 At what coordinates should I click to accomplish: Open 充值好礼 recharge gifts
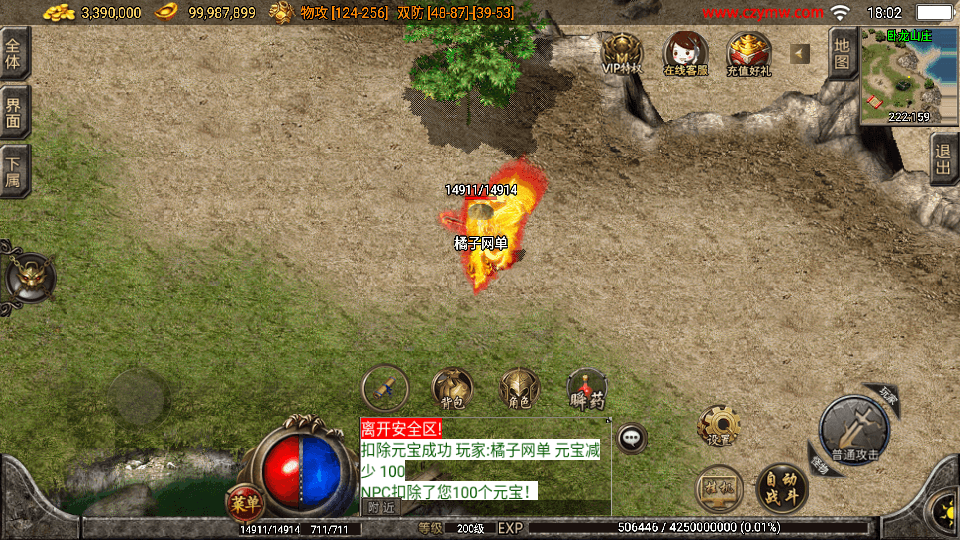(748, 53)
